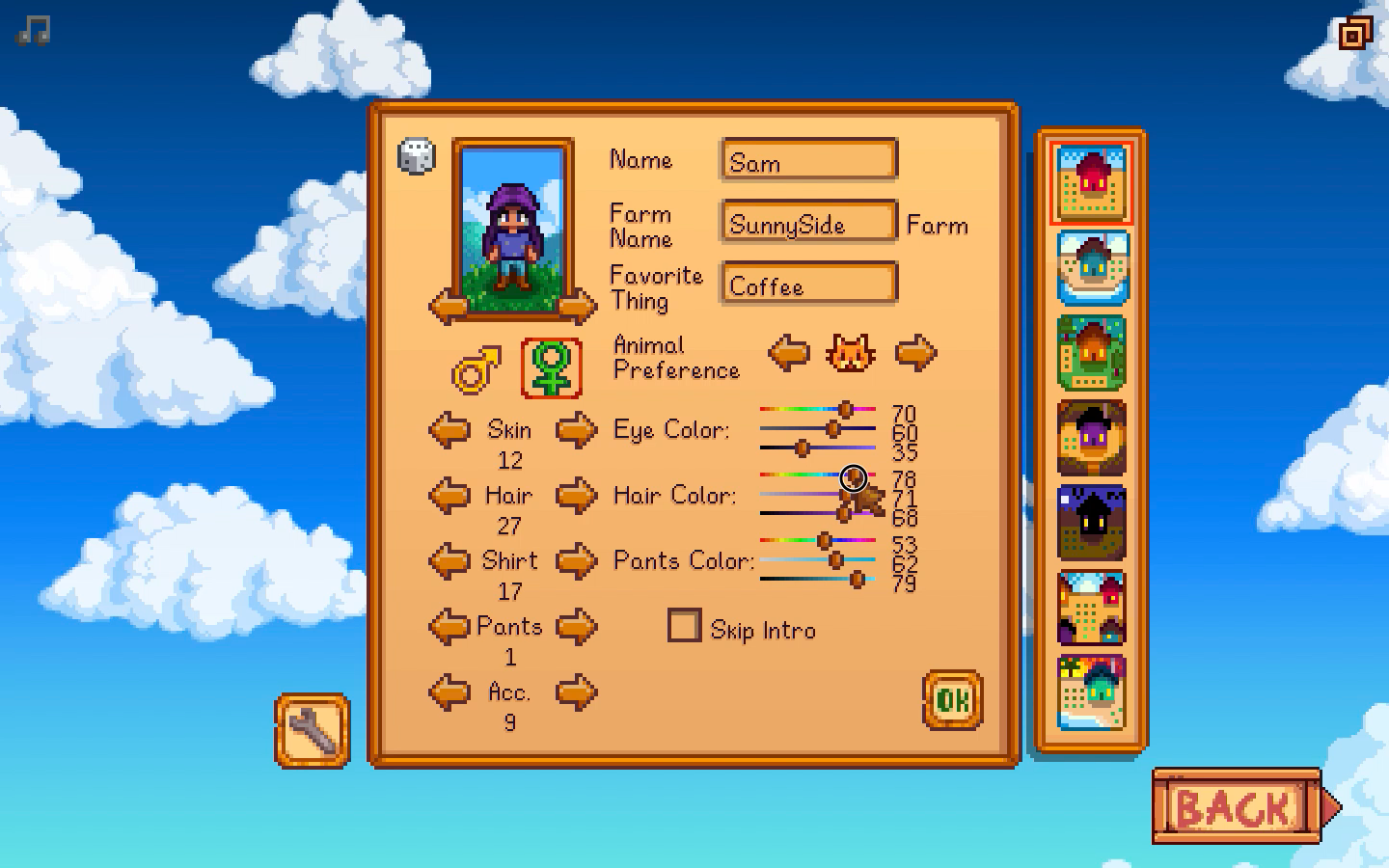Select the Wilderness farm map

coord(1093,524)
